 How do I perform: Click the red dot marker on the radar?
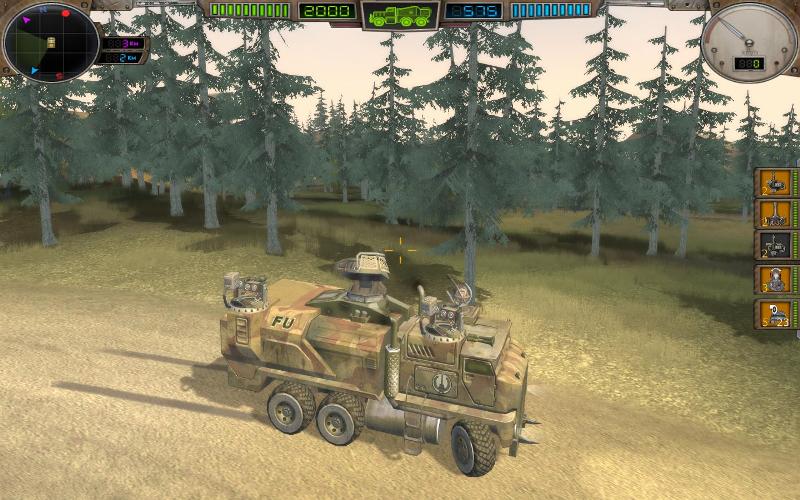point(66,14)
